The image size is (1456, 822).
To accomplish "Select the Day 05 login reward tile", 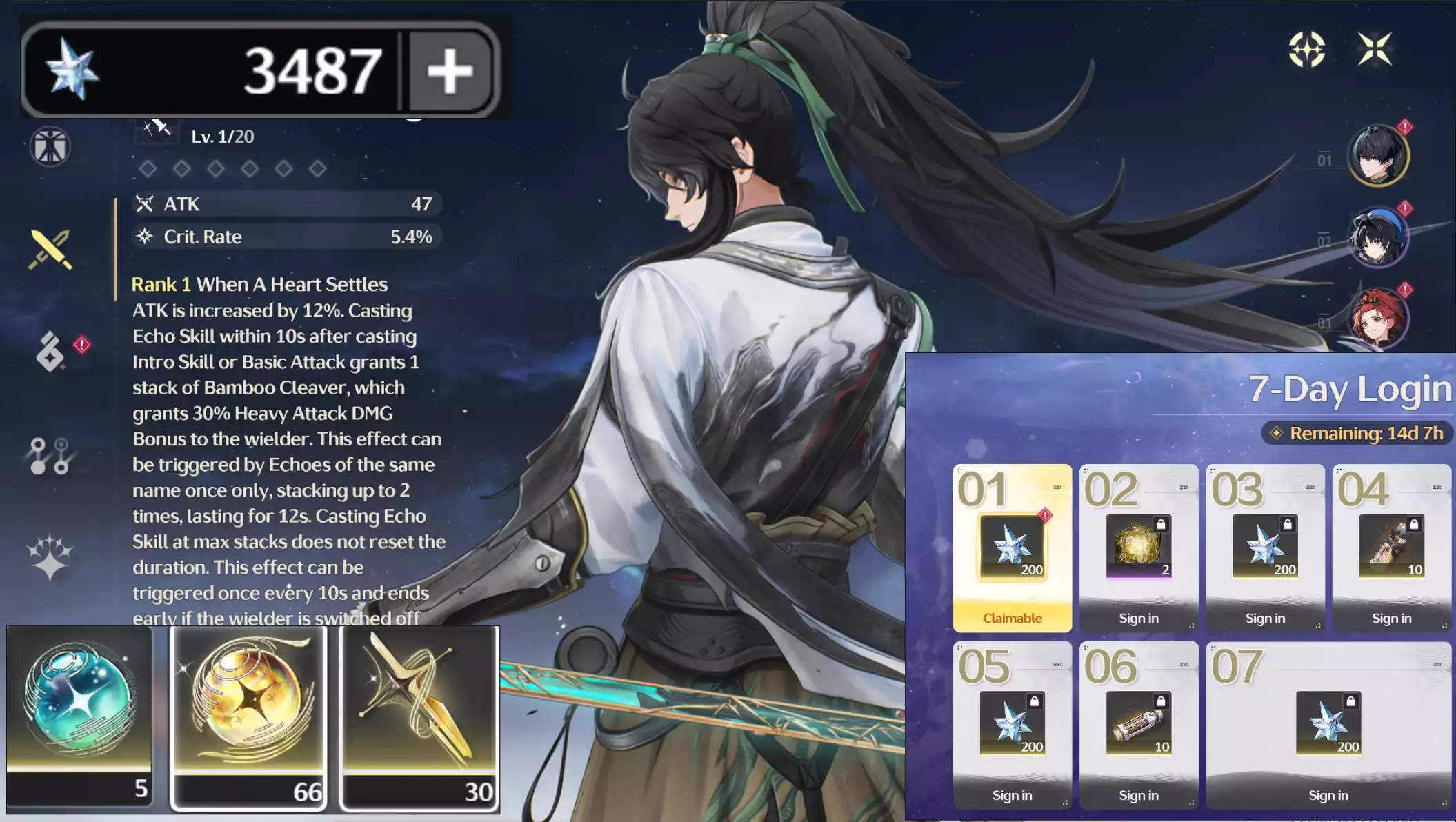I will coord(1012,725).
